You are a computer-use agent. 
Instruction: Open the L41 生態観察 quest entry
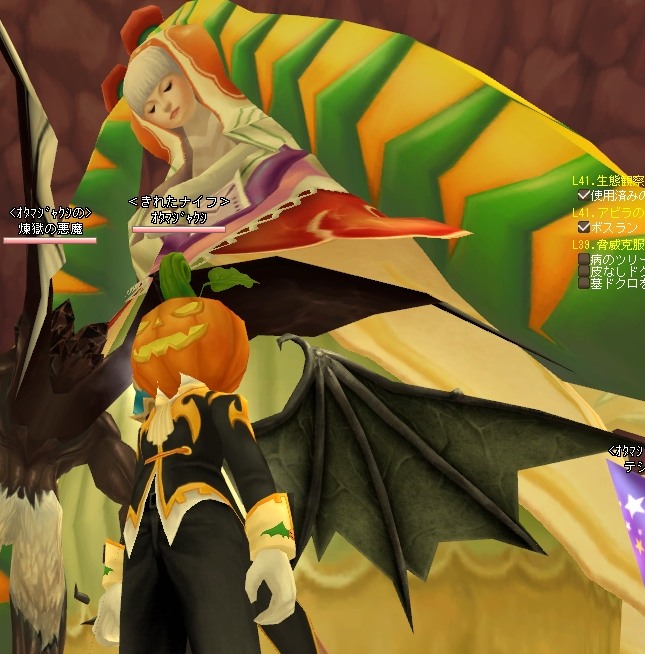coord(609,181)
